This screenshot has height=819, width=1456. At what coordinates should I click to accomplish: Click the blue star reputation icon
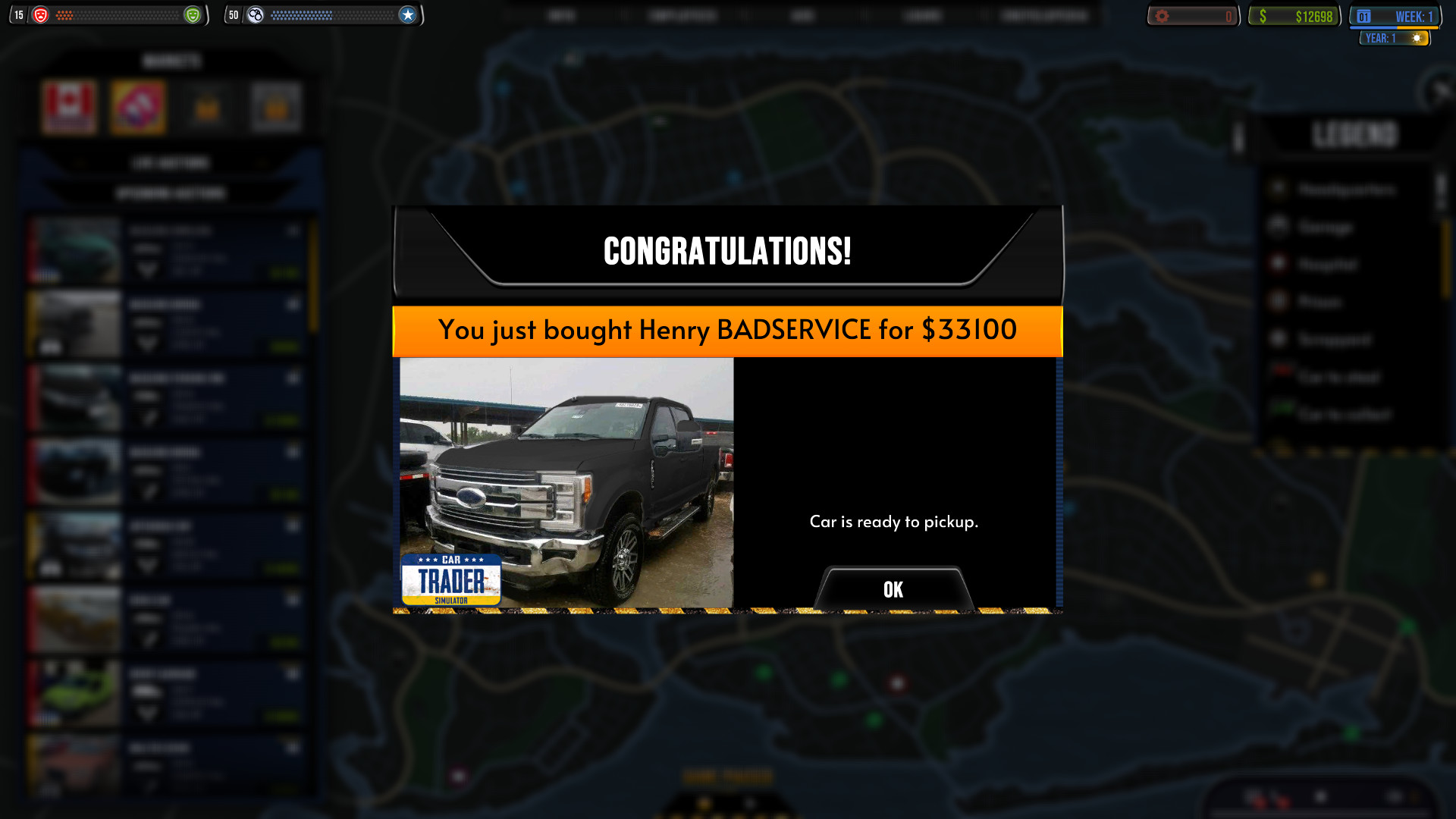pyautogui.click(x=408, y=14)
